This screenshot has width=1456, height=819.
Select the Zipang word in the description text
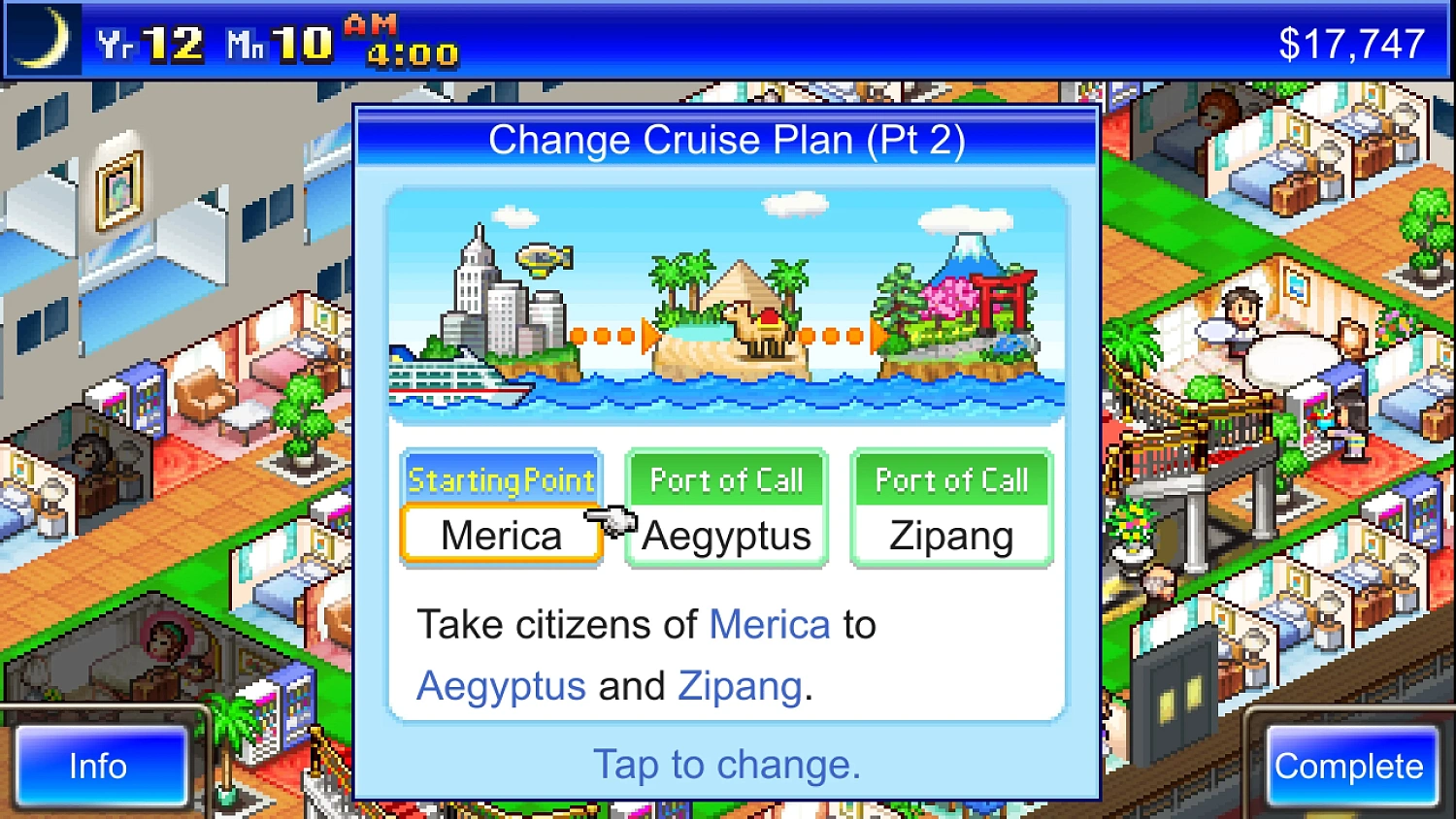(739, 686)
